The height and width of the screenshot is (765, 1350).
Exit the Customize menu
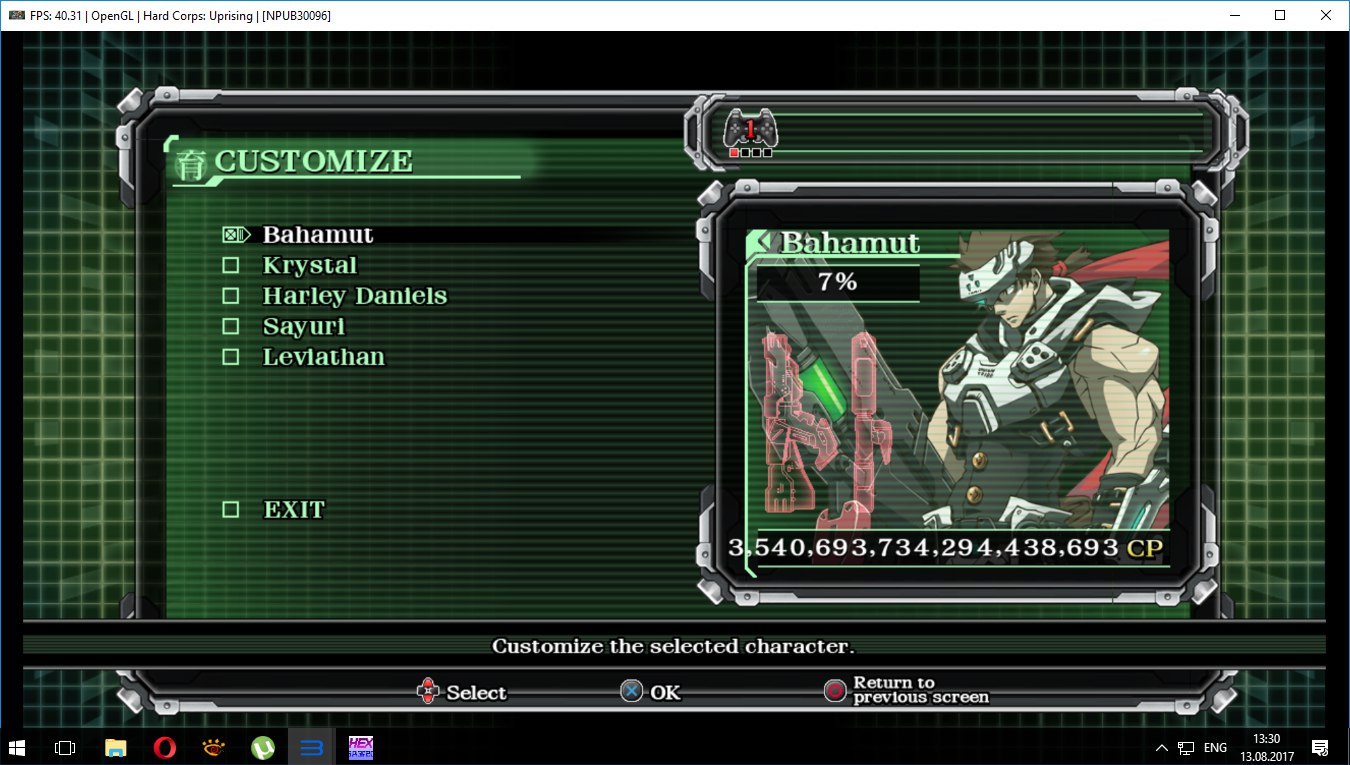294,510
